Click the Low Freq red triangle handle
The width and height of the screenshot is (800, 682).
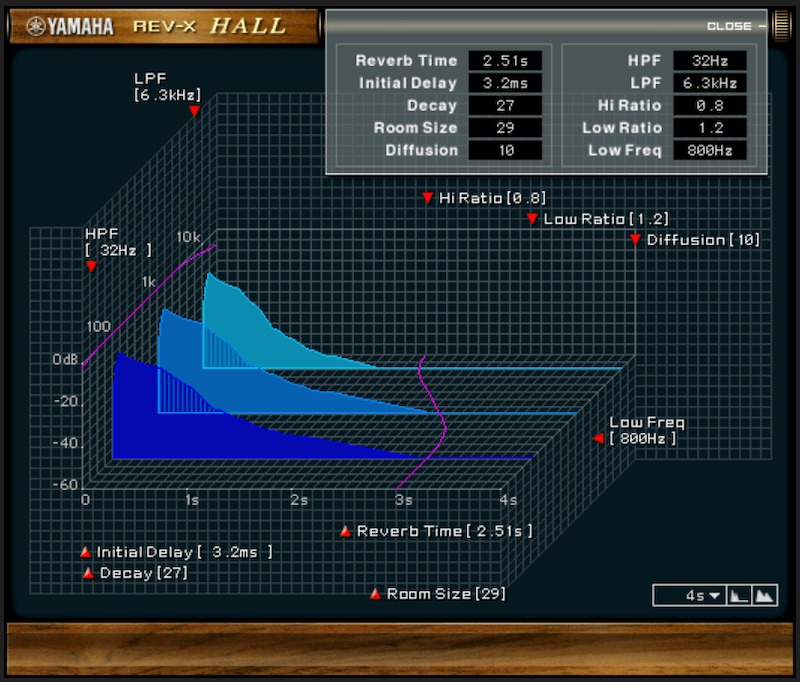[598, 438]
